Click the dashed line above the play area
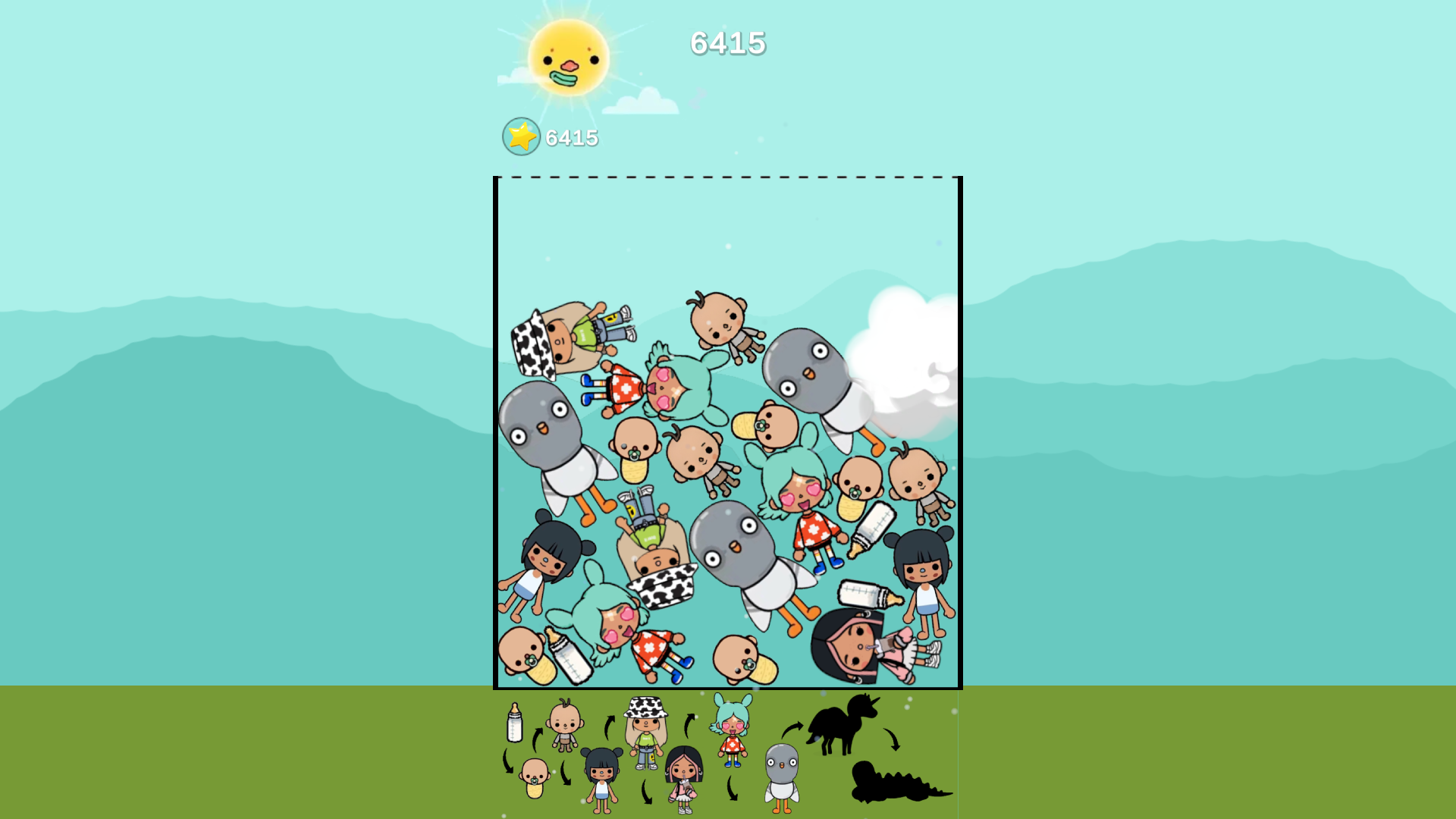This screenshot has width=1456, height=819. 728,177
